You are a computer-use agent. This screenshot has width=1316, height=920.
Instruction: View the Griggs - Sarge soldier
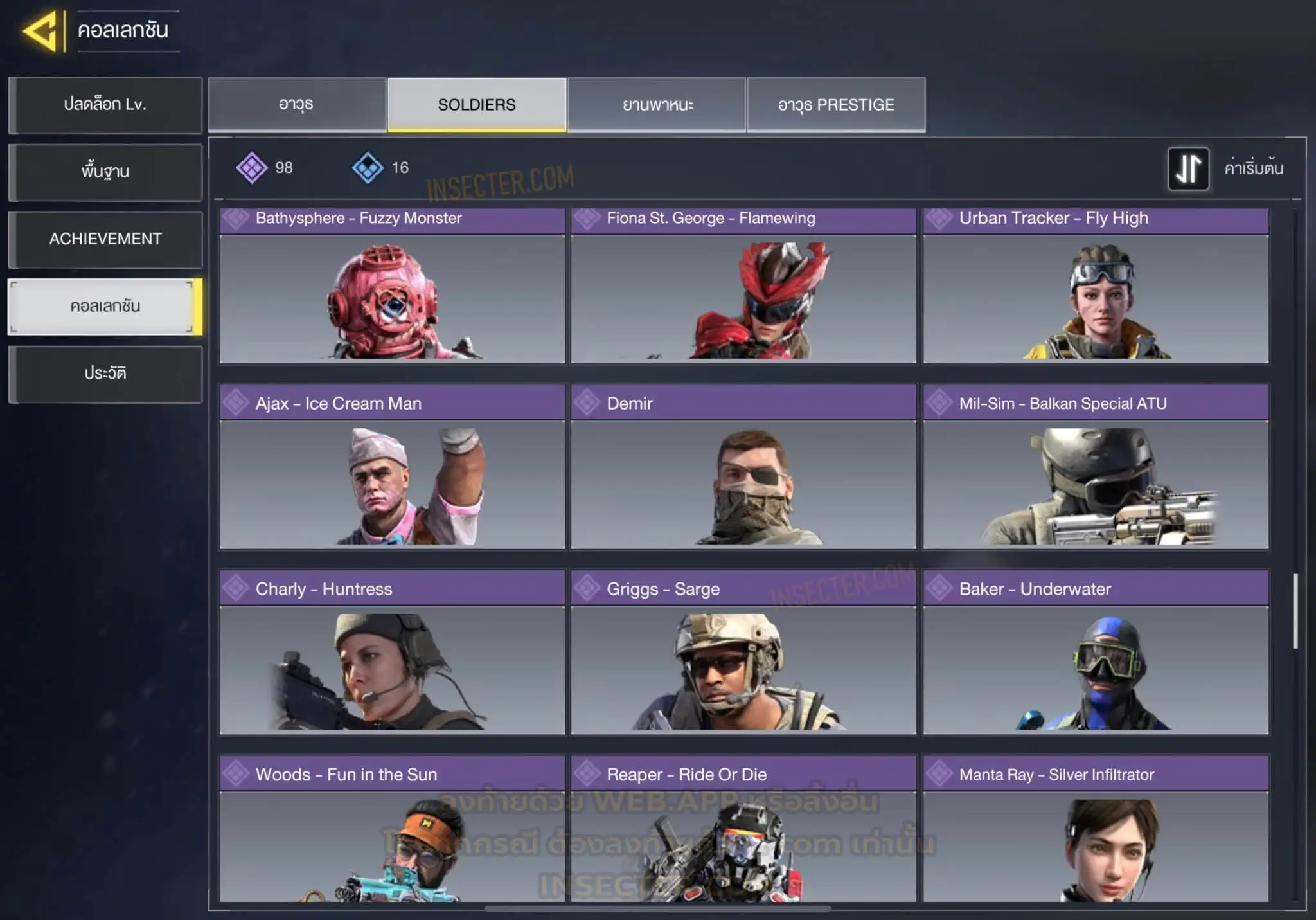743,653
